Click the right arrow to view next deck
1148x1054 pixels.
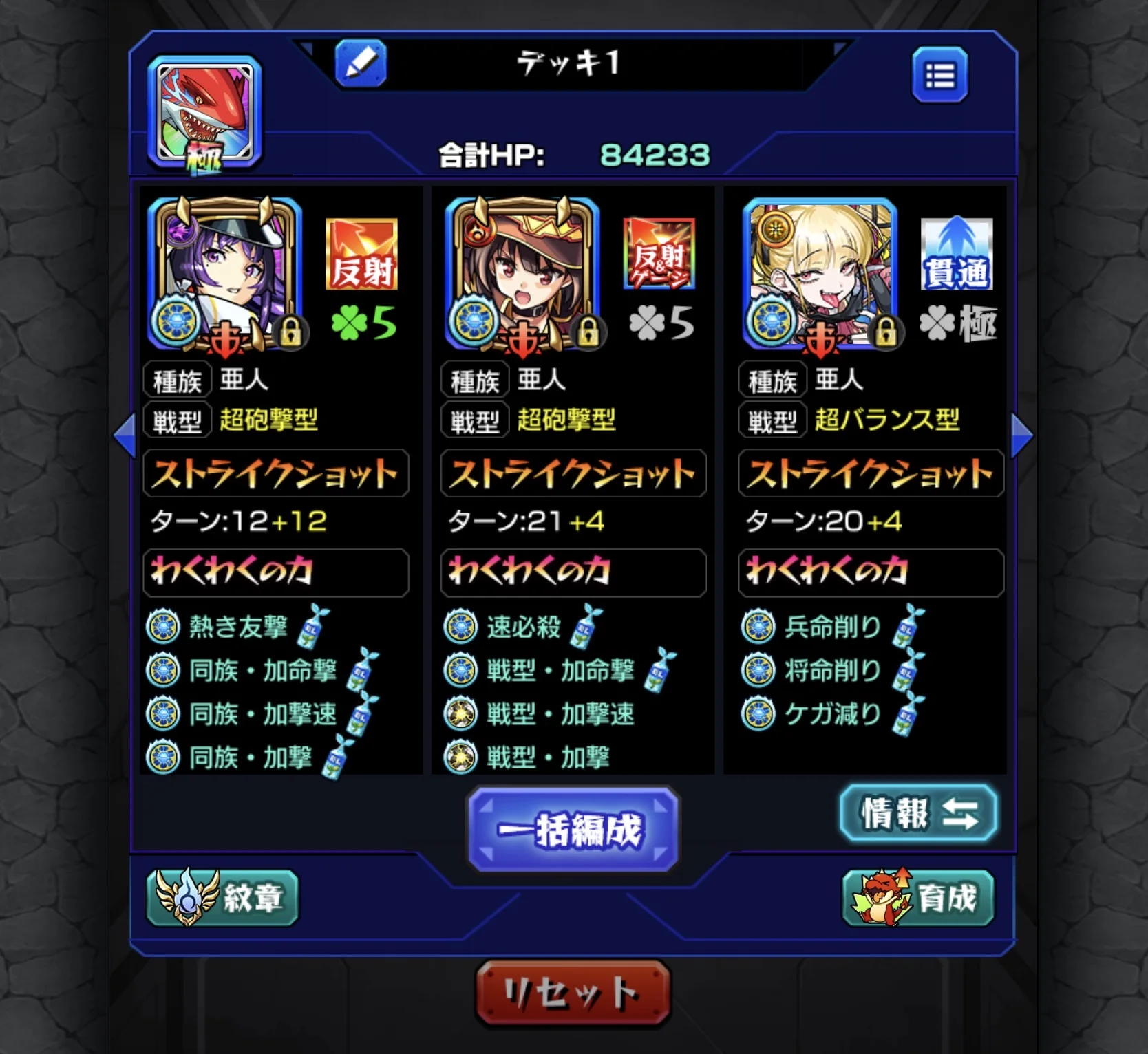point(1023,433)
